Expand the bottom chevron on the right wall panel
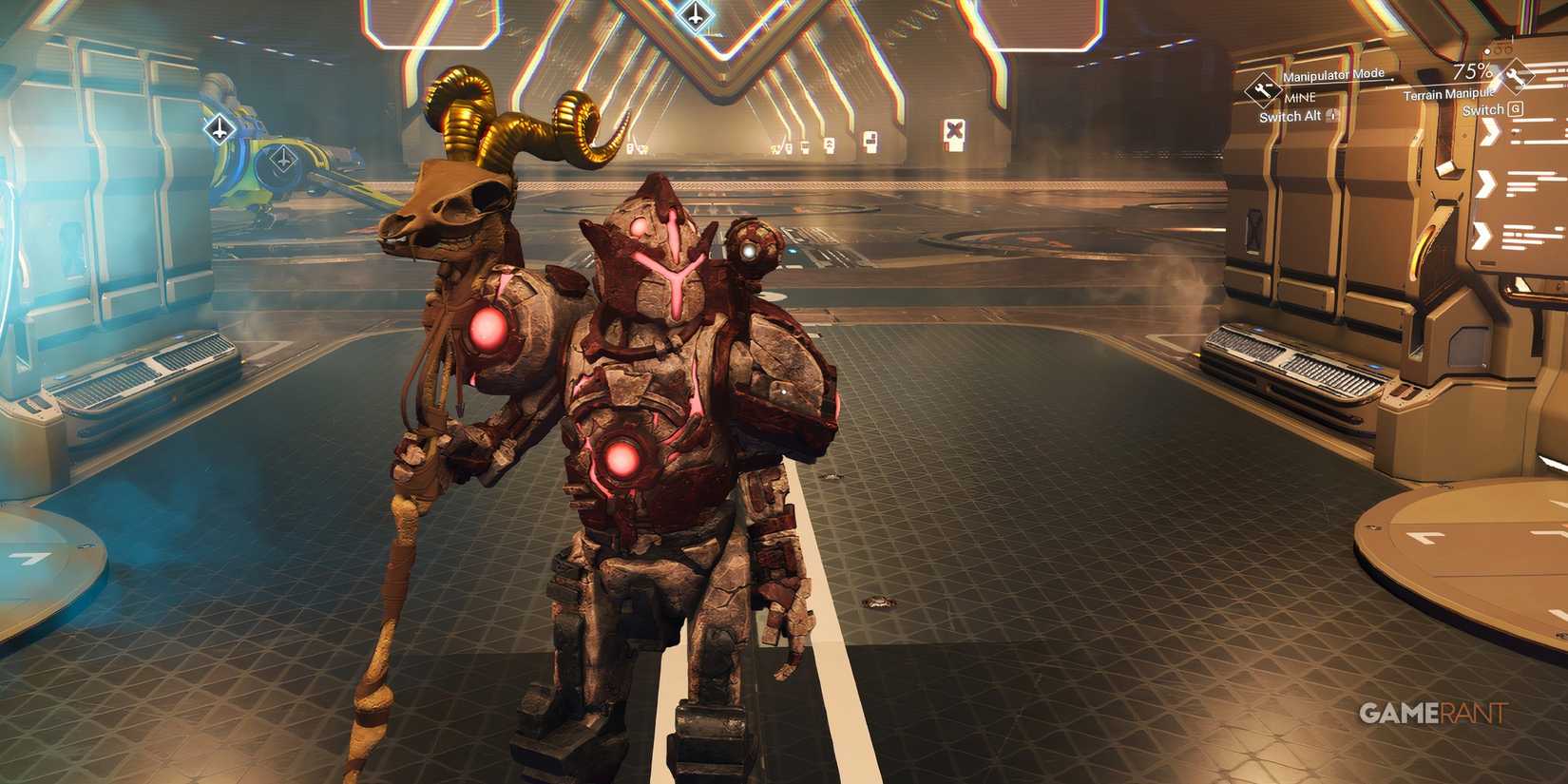This screenshot has height=784, width=1568. pos(1482,233)
